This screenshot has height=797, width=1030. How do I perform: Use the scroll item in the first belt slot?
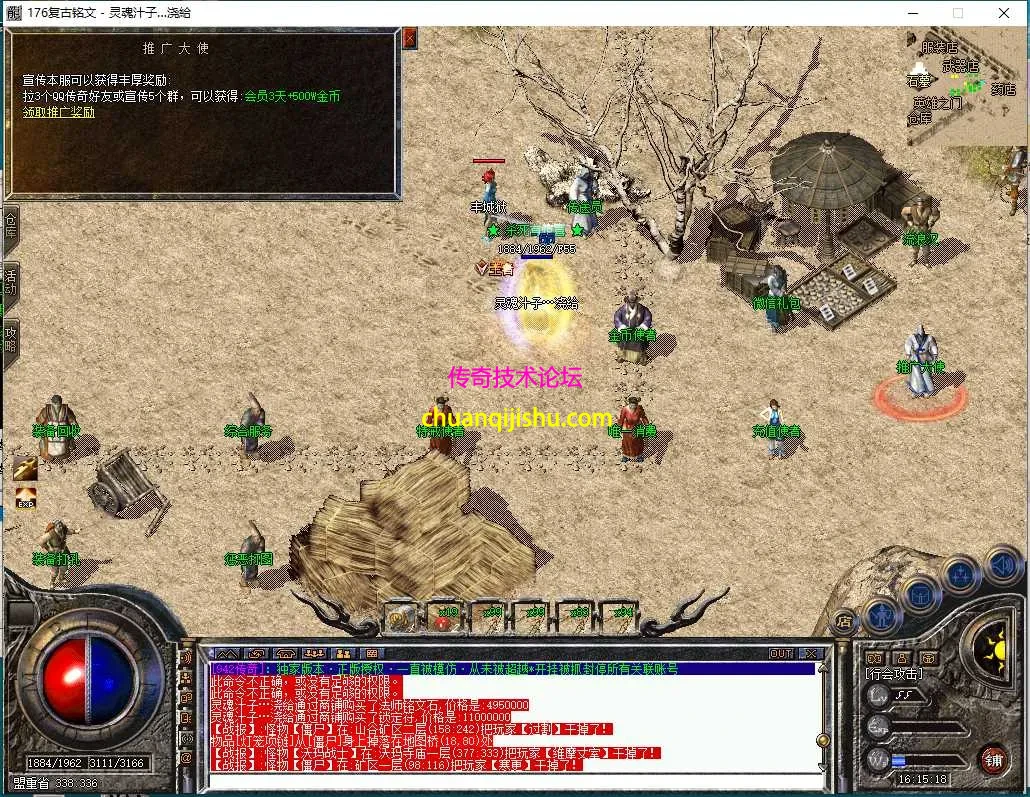[x=401, y=617]
